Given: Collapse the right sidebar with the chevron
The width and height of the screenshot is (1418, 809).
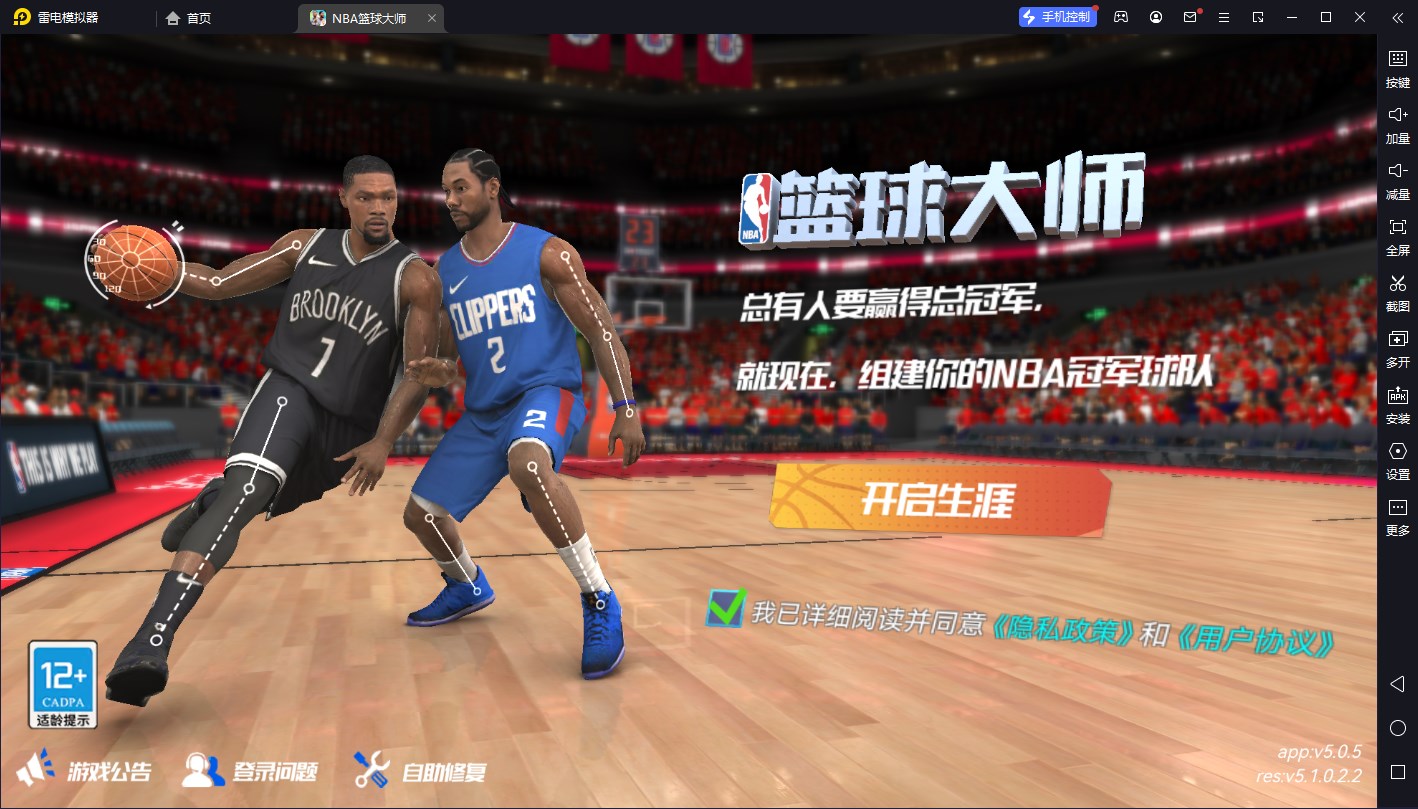Looking at the screenshot, I should coord(1396,17).
